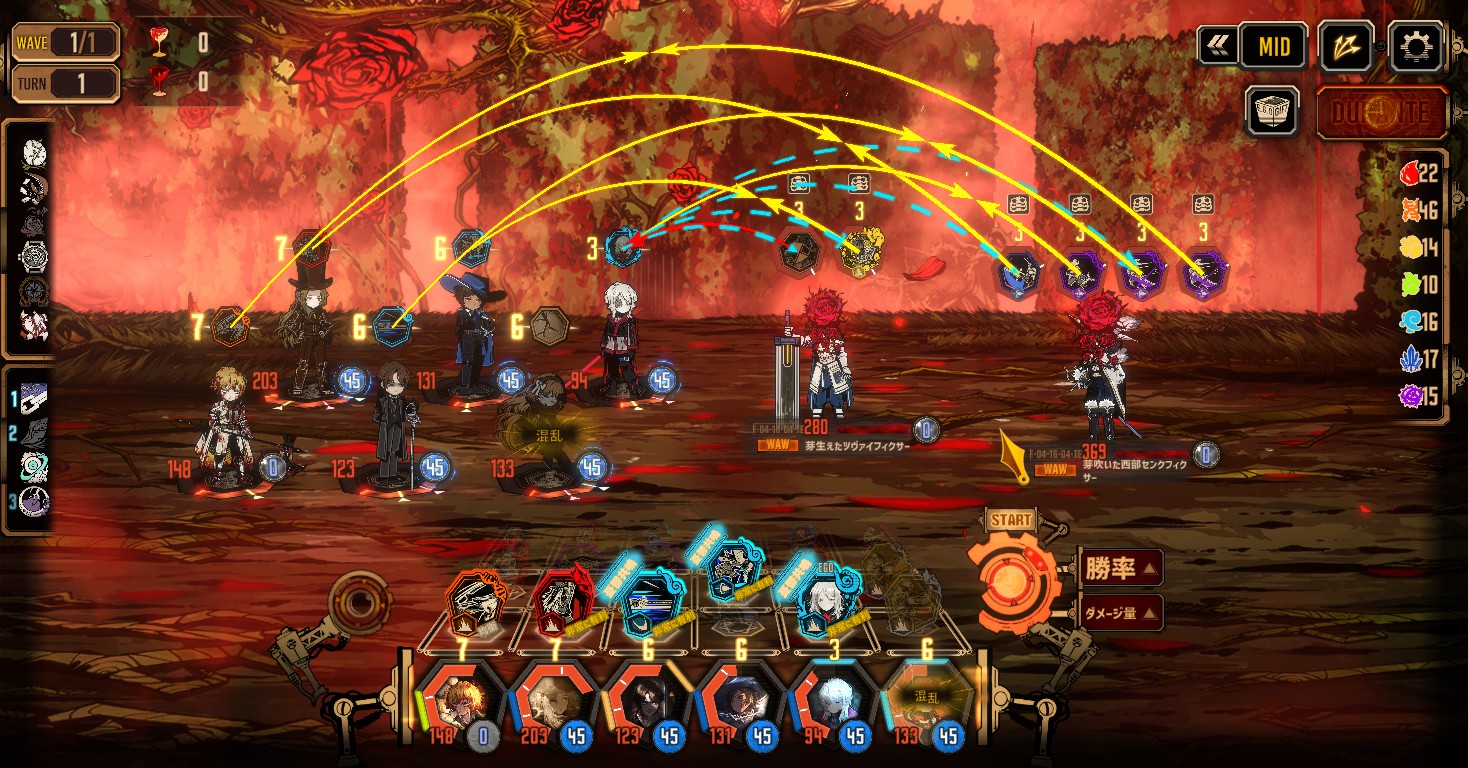The height and width of the screenshot is (768, 1468).
Task: Select the staggered 混乱 portrait with 133 HP
Action: (924, 701)
